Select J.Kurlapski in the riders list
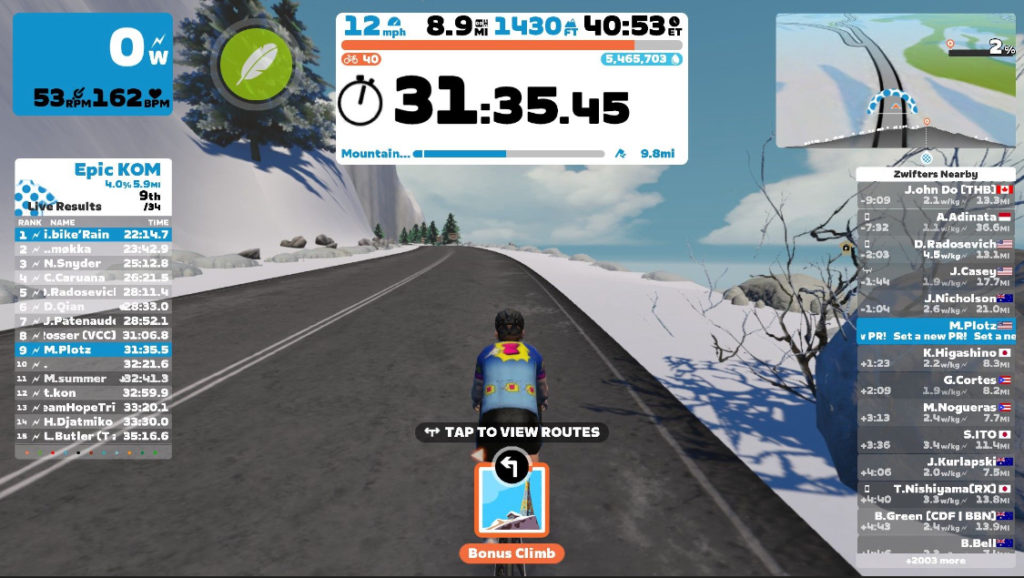 935,467
